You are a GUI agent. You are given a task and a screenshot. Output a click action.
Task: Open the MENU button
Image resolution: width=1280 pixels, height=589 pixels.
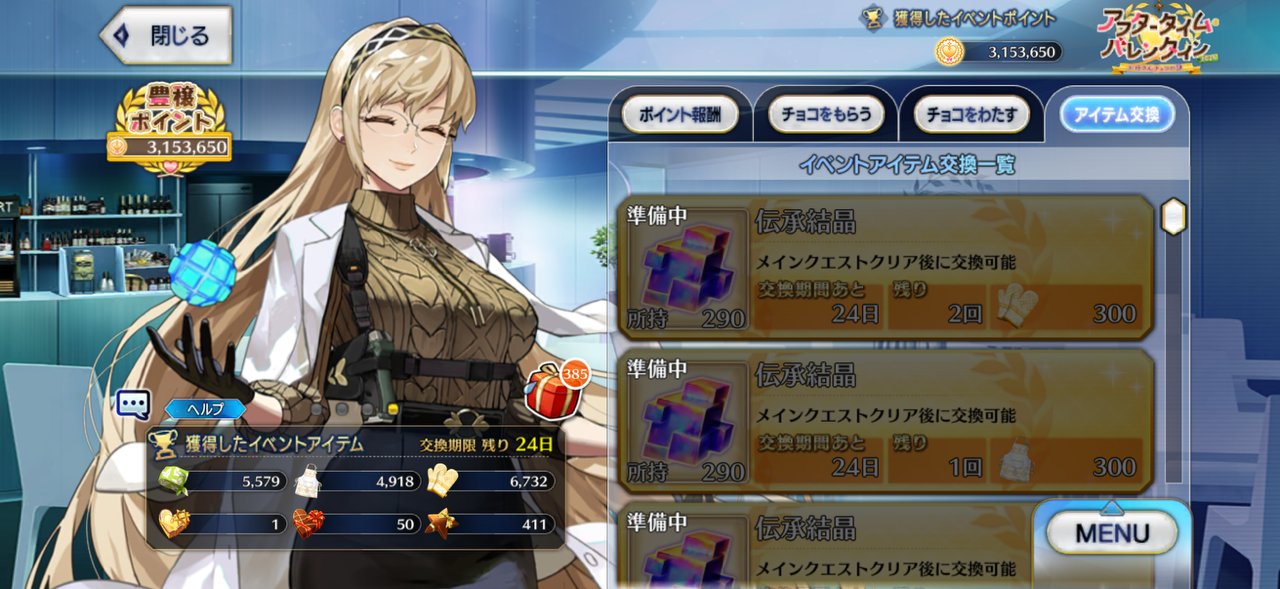point(1112,533)
